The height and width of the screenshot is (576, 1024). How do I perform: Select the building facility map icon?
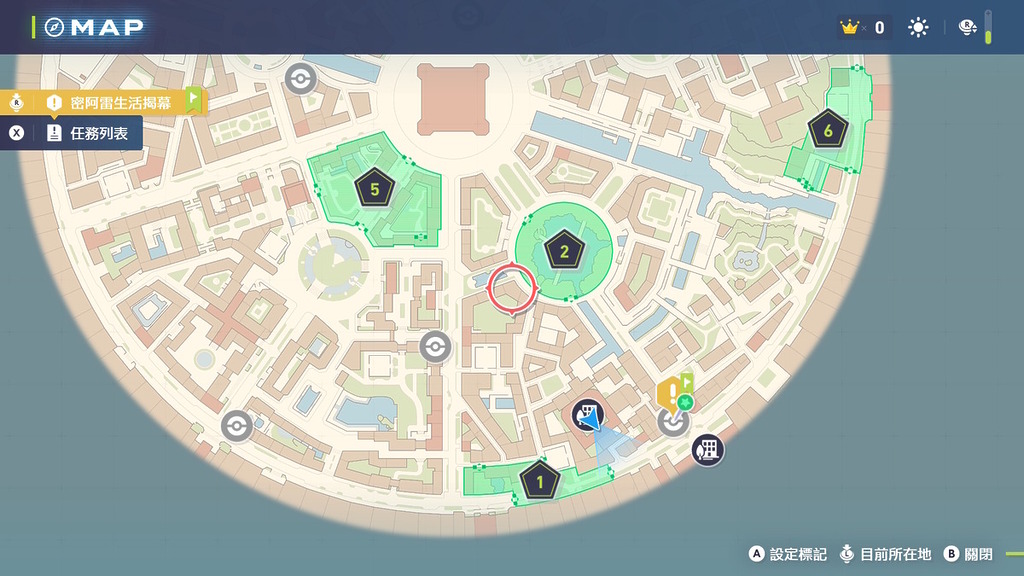coord(708,450)
